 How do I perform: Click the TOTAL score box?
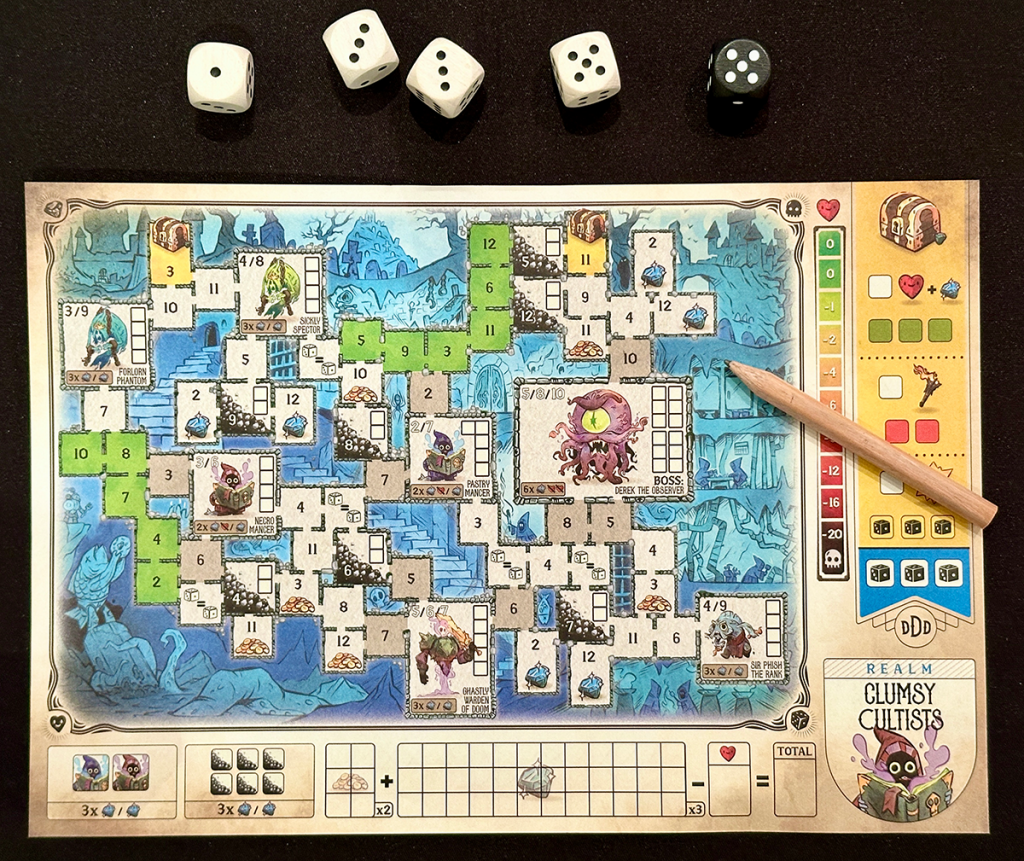(794, 780)
